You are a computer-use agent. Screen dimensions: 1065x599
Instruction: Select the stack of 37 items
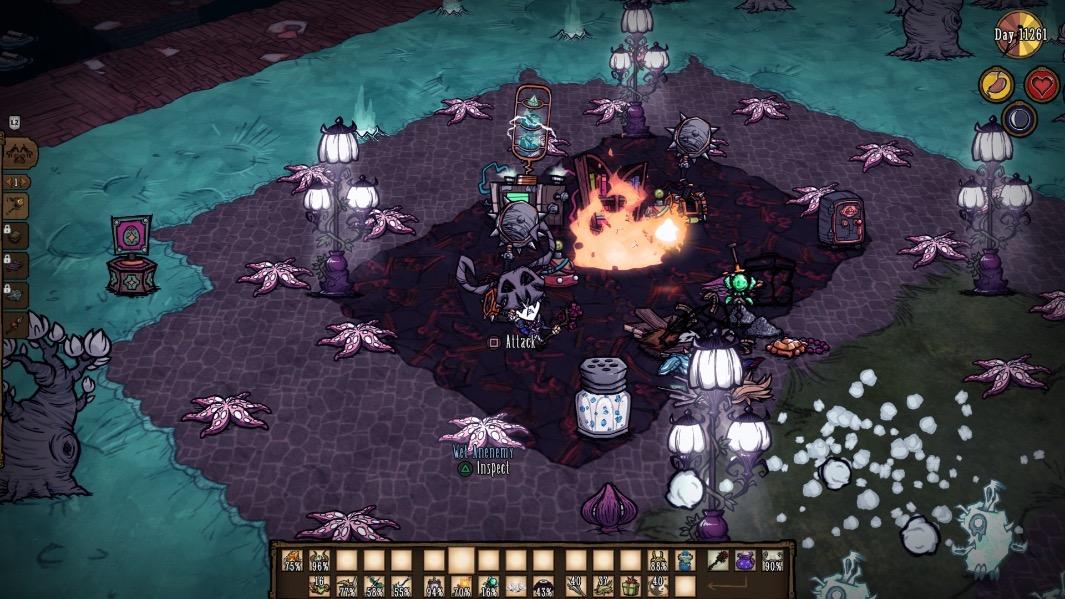[x=602, y=586]
